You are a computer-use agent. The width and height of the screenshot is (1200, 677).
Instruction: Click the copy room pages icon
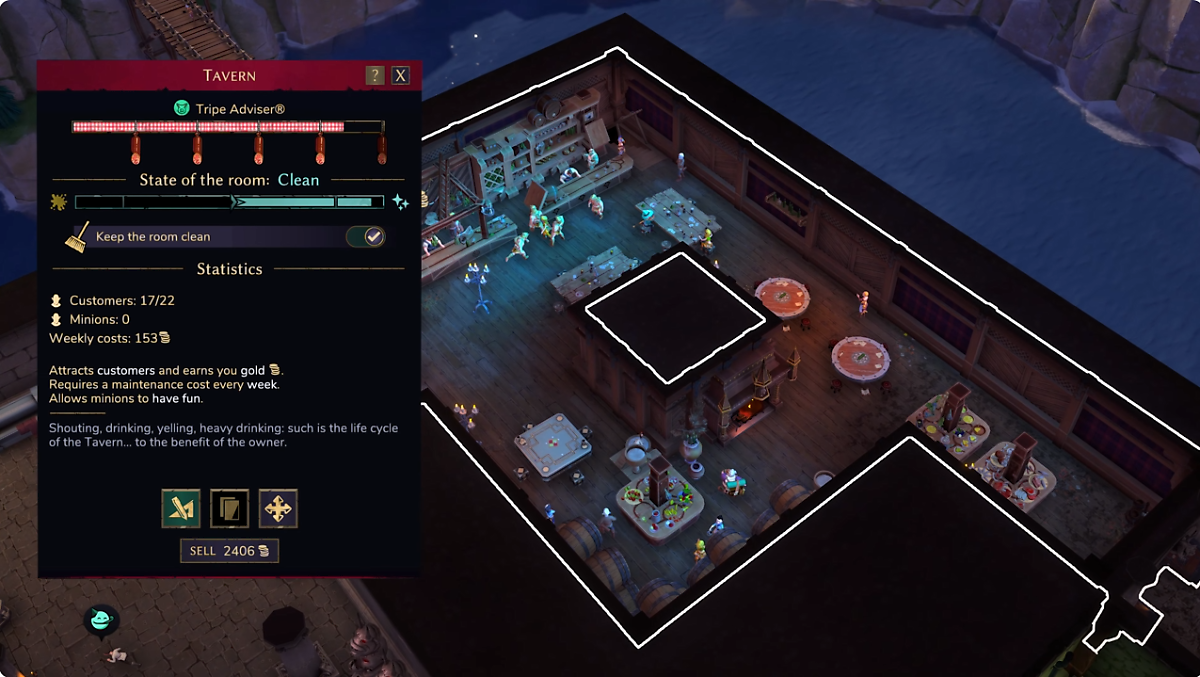(229, 509)
